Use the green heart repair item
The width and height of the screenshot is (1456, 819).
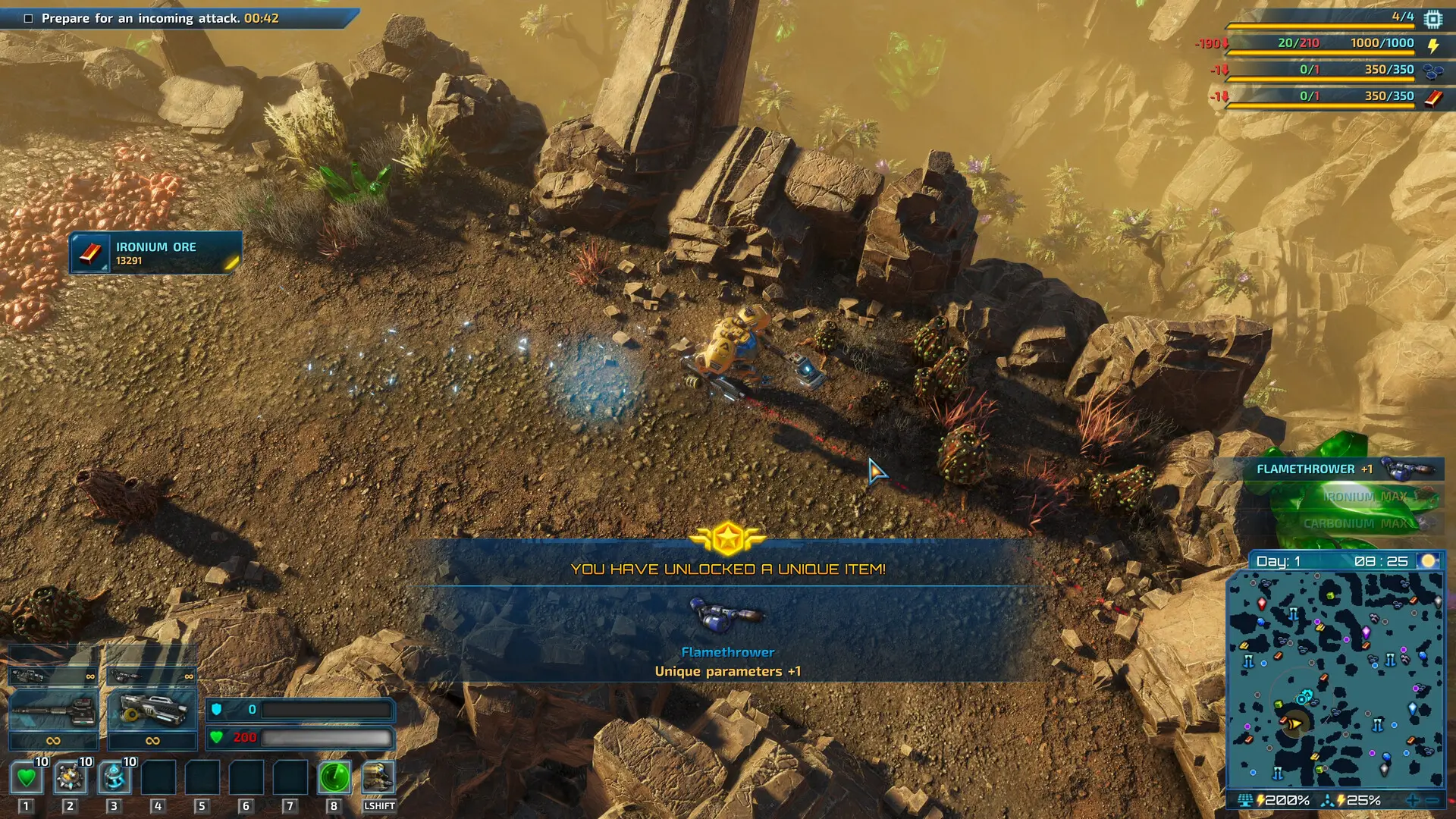(27, 777)
